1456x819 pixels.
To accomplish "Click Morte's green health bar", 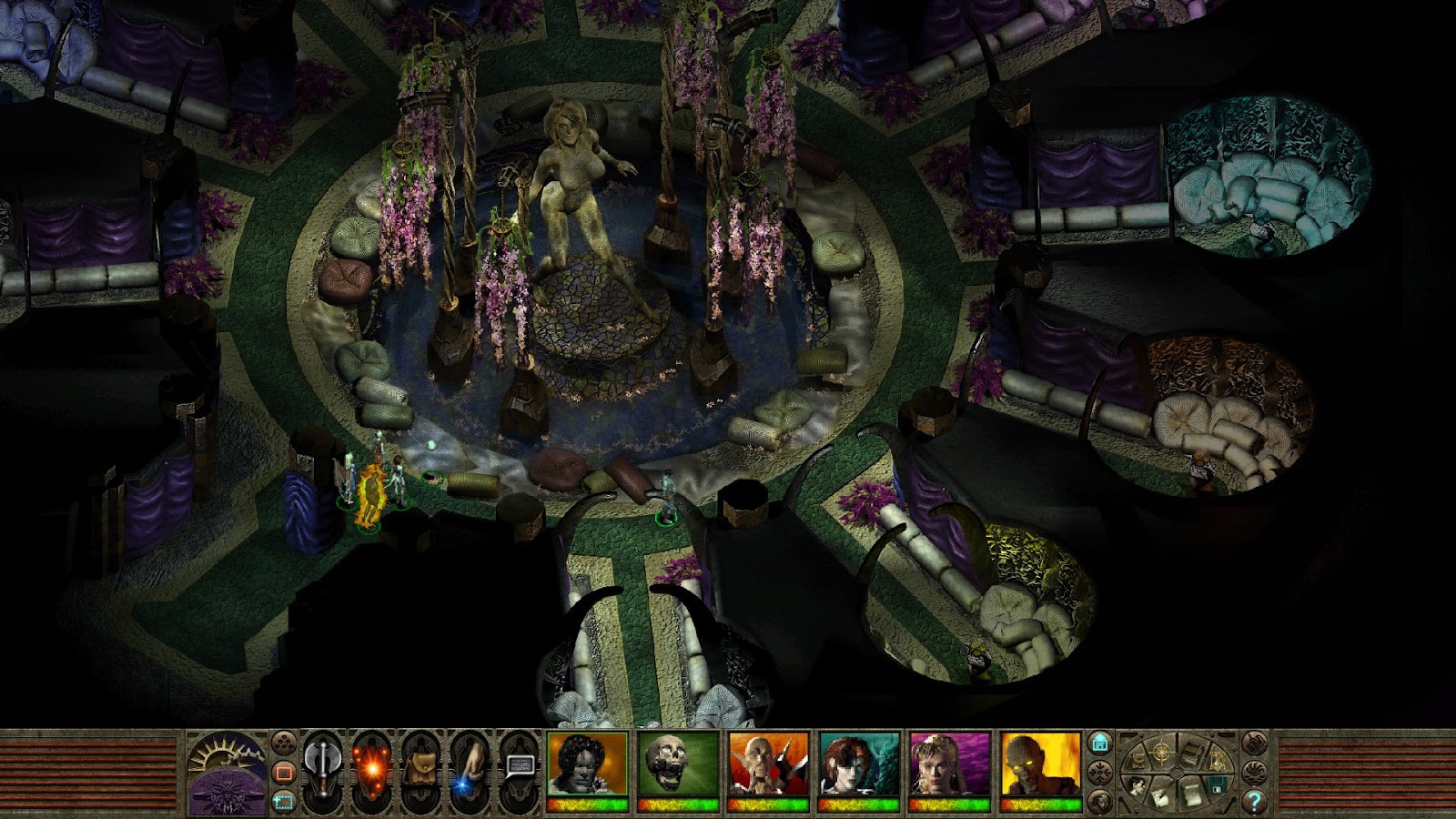I will [x=678, y=805].
